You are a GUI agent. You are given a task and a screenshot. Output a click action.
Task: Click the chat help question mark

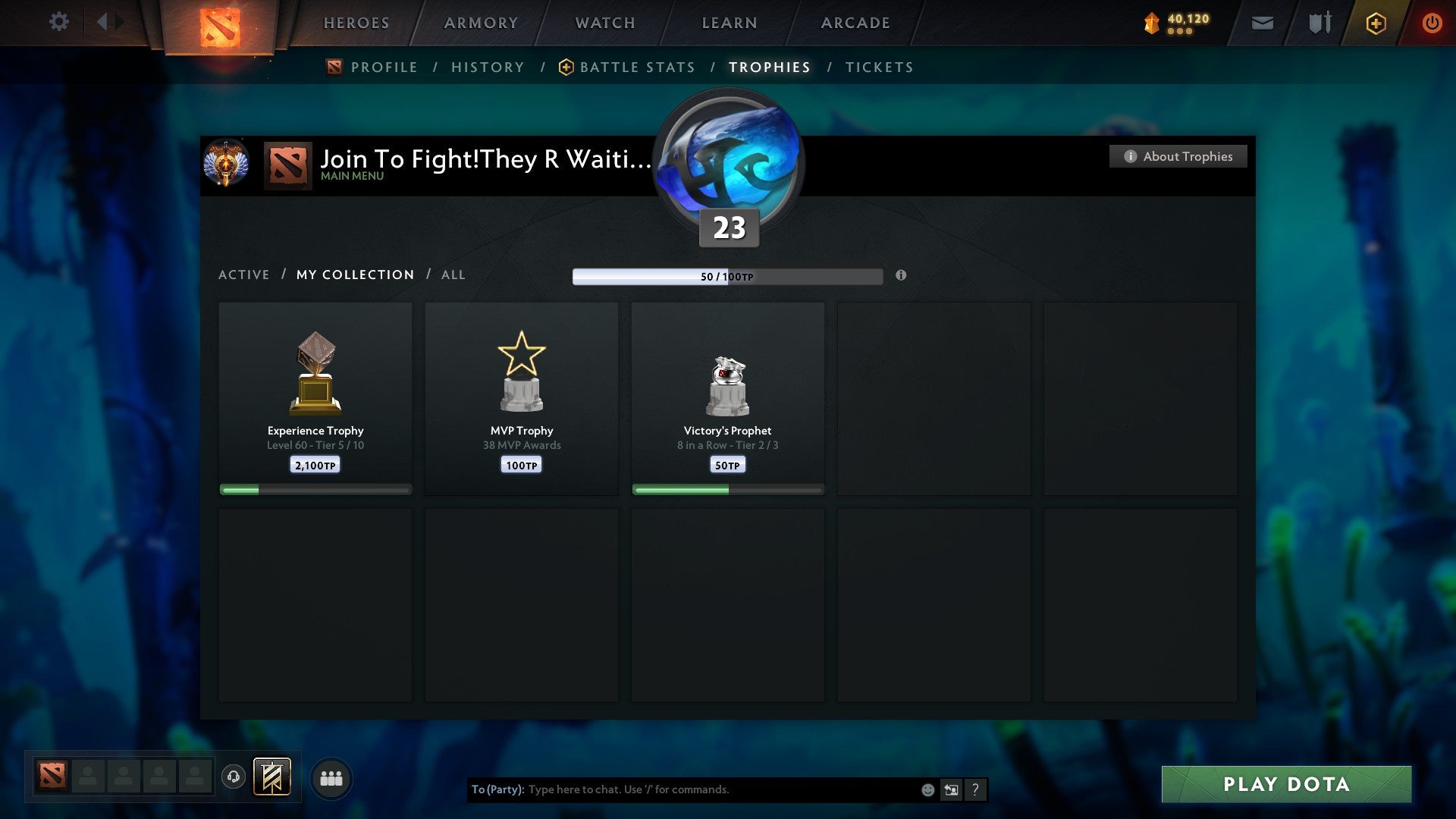976,789
